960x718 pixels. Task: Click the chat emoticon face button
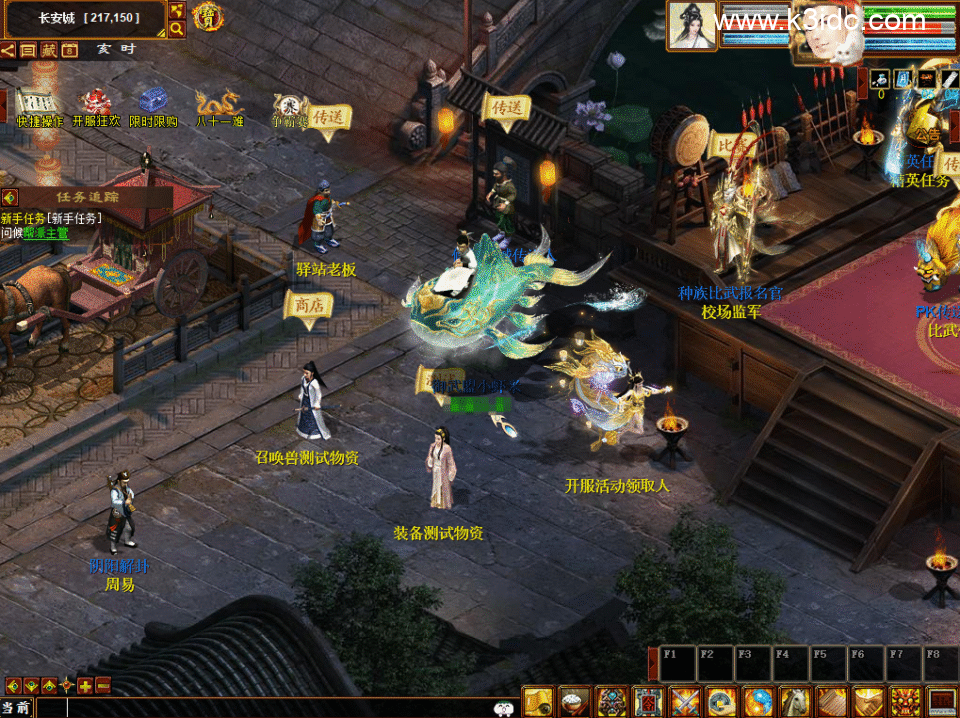[x=503, y=708]
